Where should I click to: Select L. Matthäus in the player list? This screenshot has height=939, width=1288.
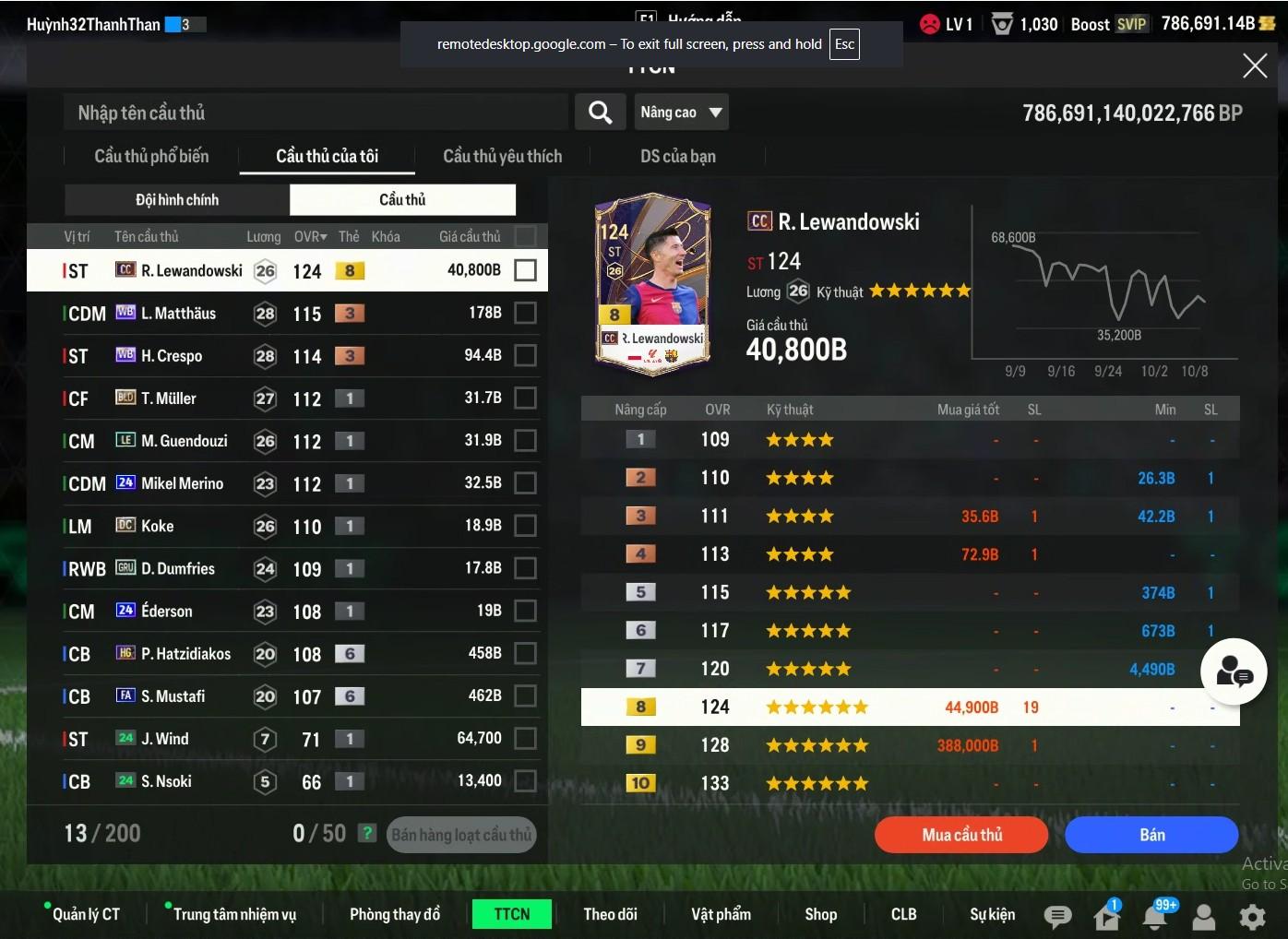(178, 314)
